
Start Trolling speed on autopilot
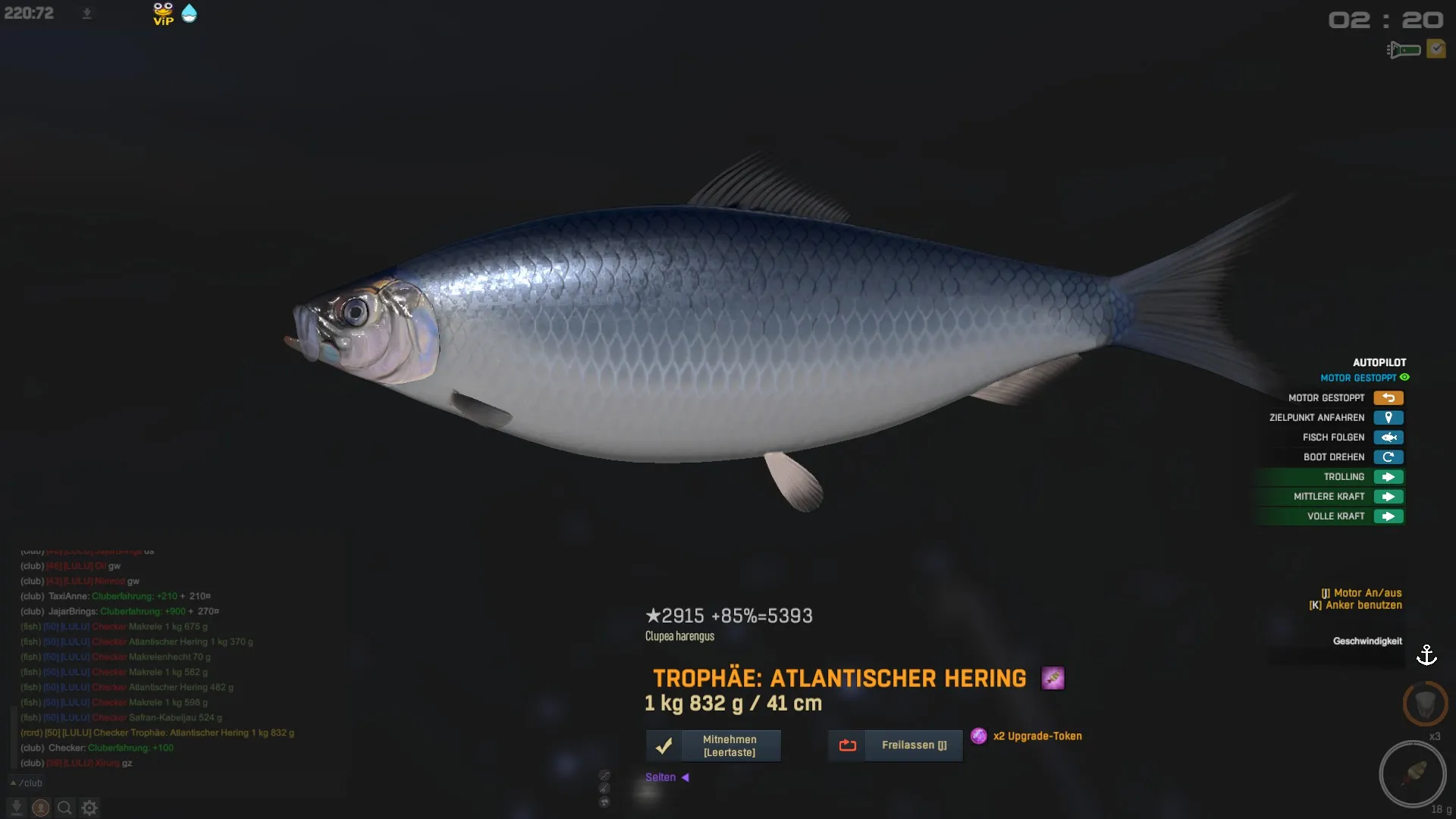coord(1388,477)
